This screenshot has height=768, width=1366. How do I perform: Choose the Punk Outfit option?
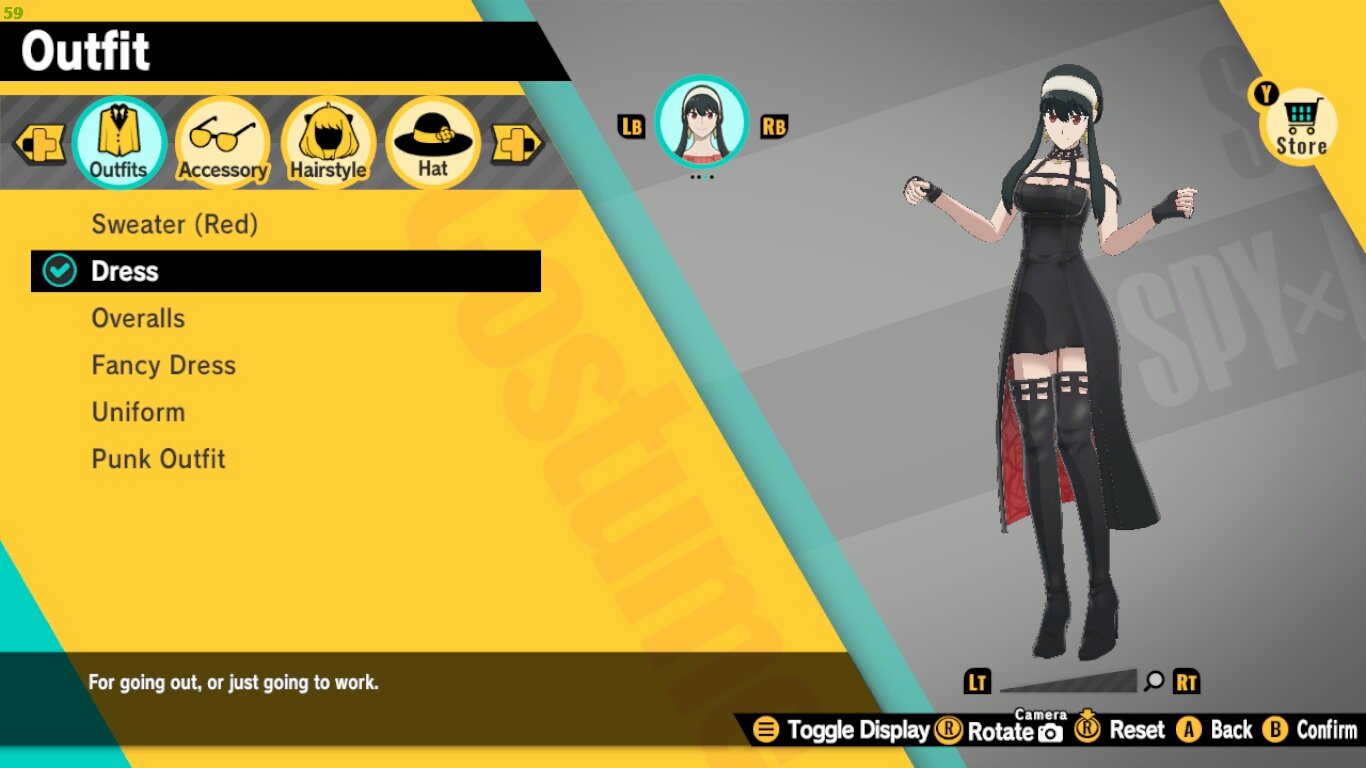click(x=158, y=458)
